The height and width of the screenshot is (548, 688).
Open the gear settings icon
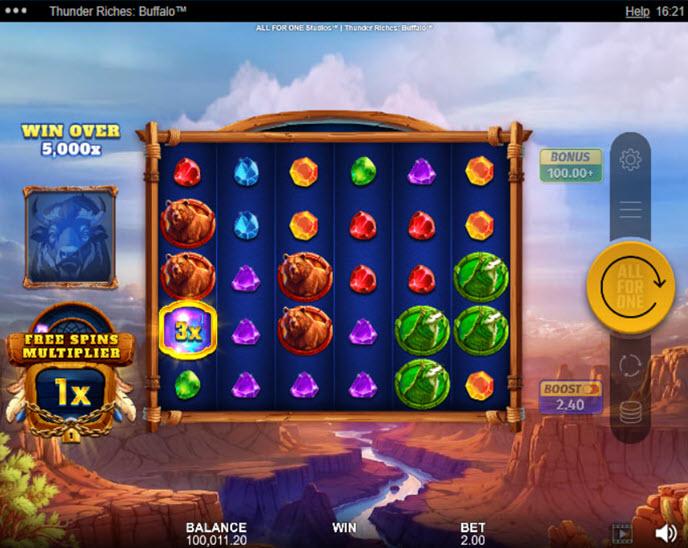(630, 159)
